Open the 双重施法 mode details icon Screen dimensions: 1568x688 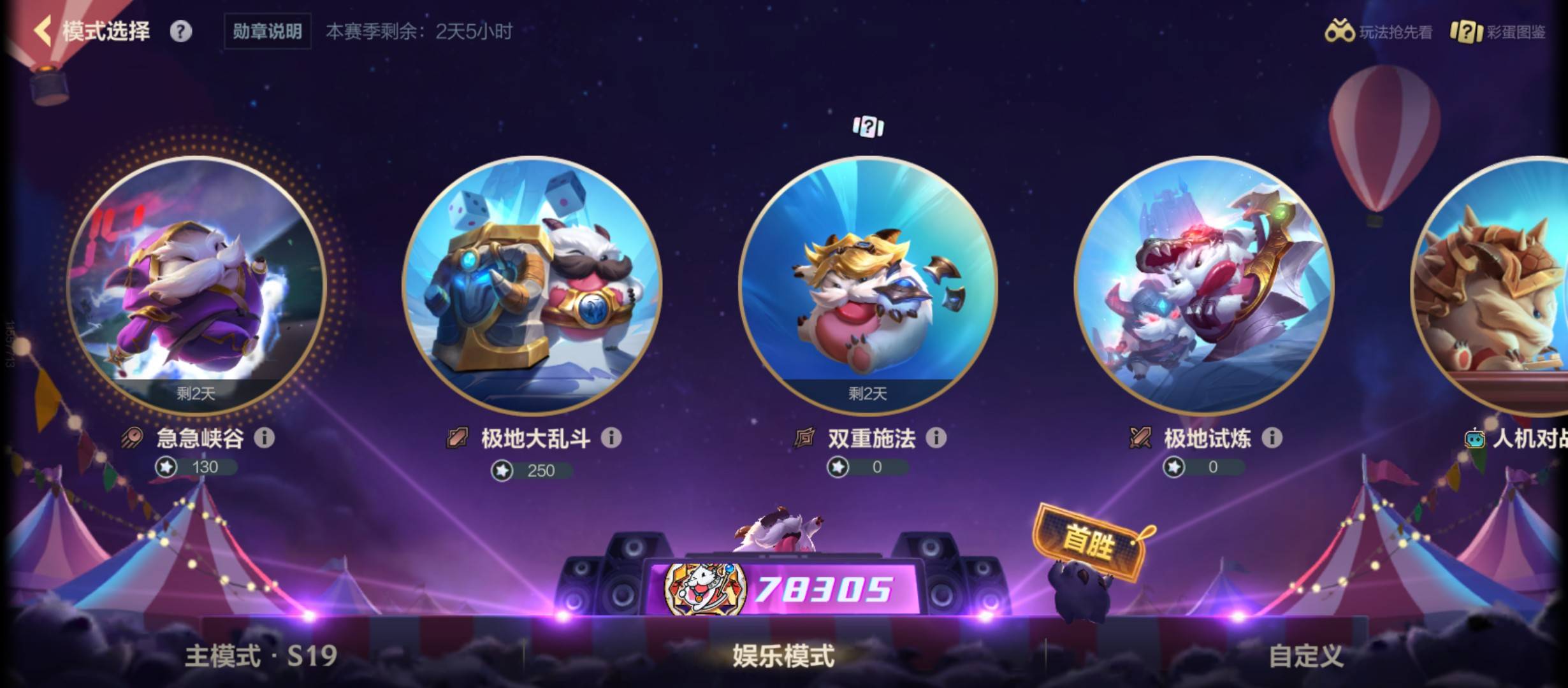(936, 438)
